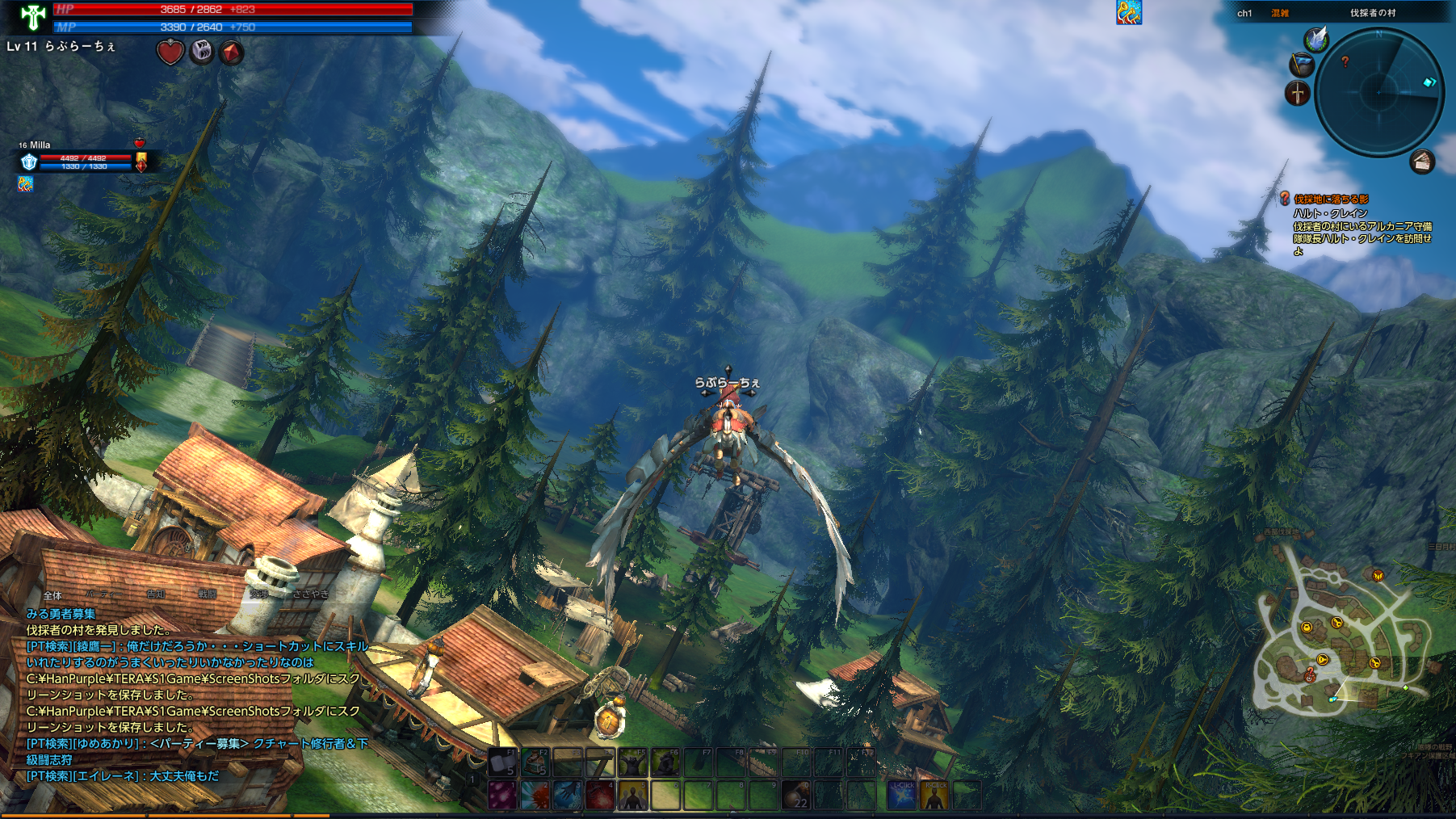The image size is (1456, 819).
Task: Click the circular radar minimap
Action: click(1378, 91)
